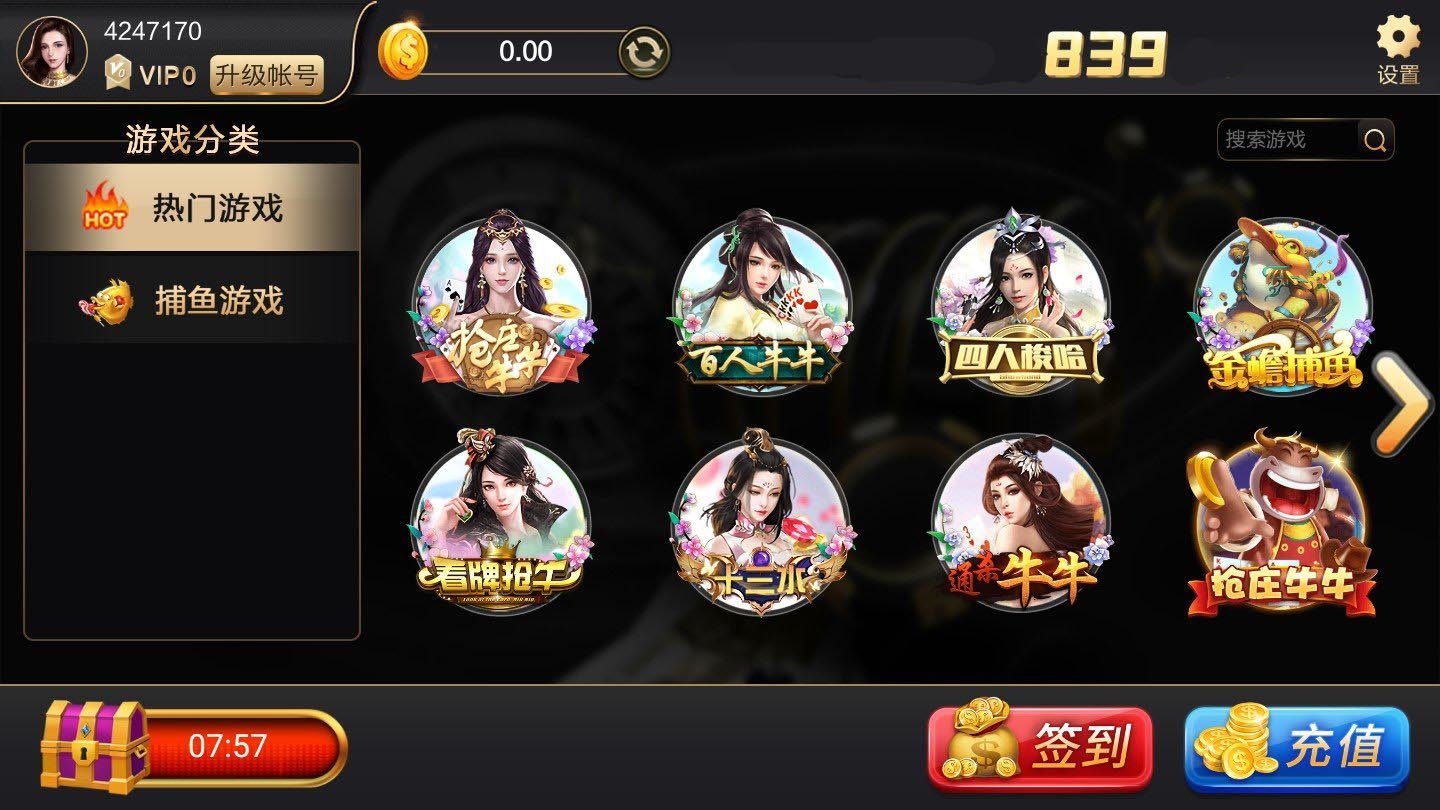Image resolution: width=1440 pixels, height=810 pixels.
Task: Switch to 捕鱼游戏 fishing games category
Action: (x=192, y=300)
